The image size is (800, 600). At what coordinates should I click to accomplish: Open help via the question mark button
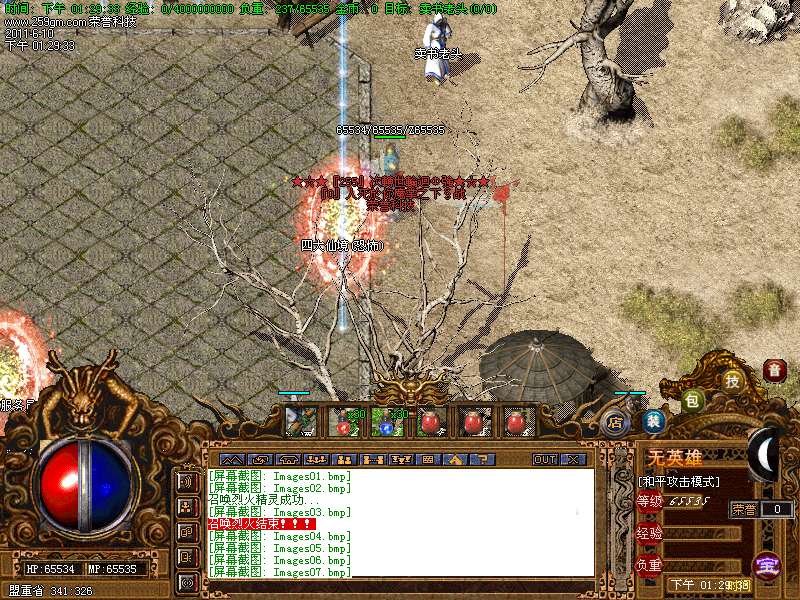[480, 460]
